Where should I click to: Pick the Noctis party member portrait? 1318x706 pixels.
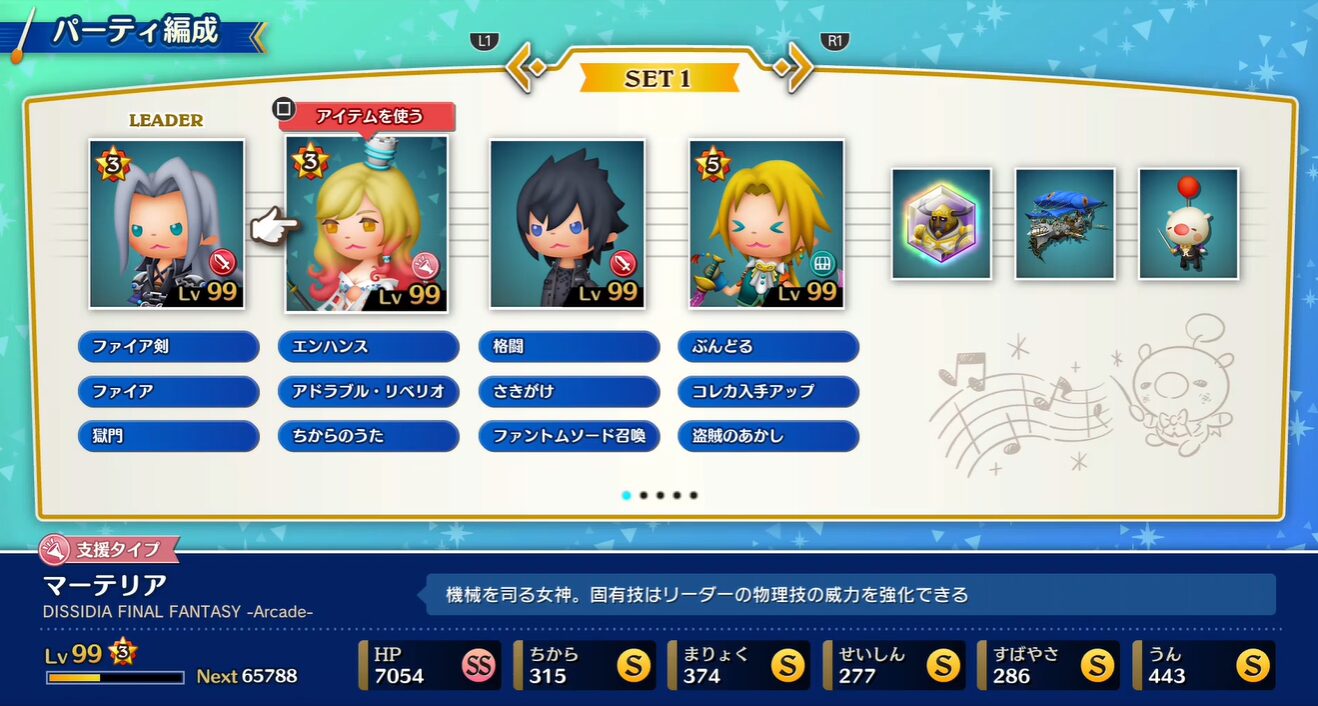567,224
